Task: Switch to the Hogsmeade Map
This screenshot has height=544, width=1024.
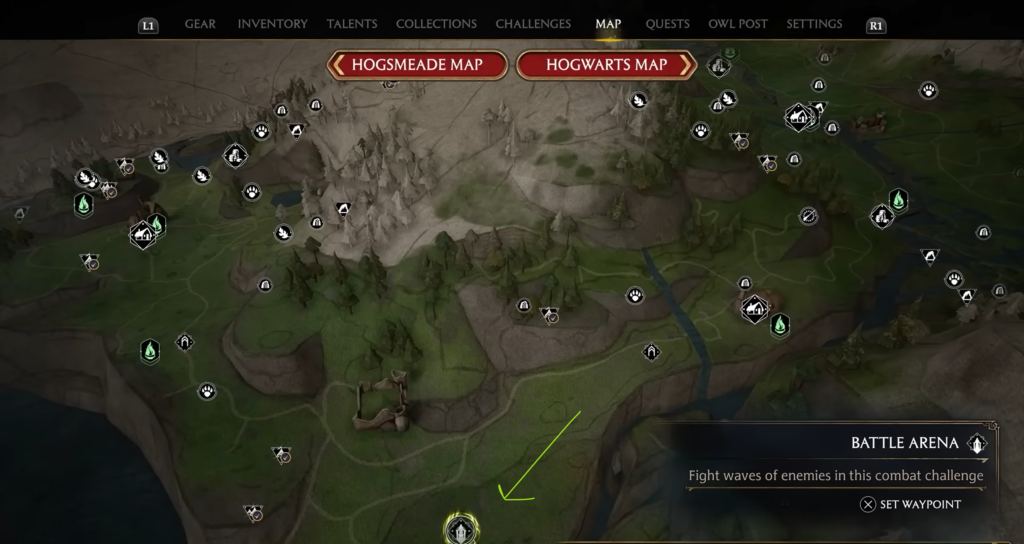Action: point(417,65)
